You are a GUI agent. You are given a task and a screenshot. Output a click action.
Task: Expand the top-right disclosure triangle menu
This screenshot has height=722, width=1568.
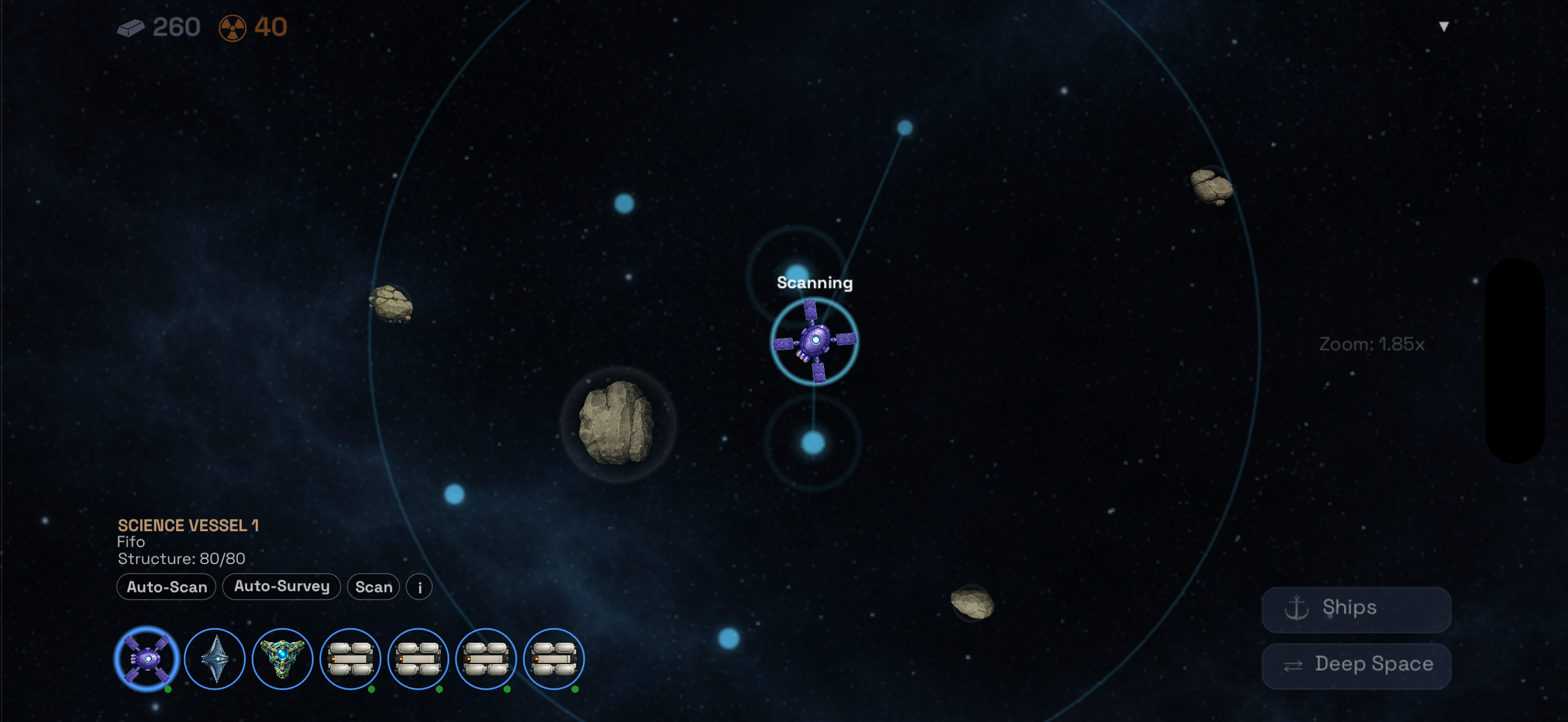point(1443,26)
